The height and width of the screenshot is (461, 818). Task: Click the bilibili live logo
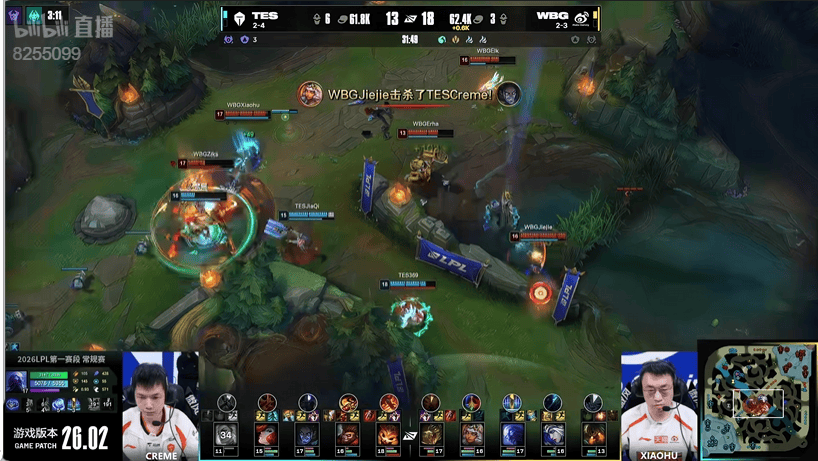[60, 28]
